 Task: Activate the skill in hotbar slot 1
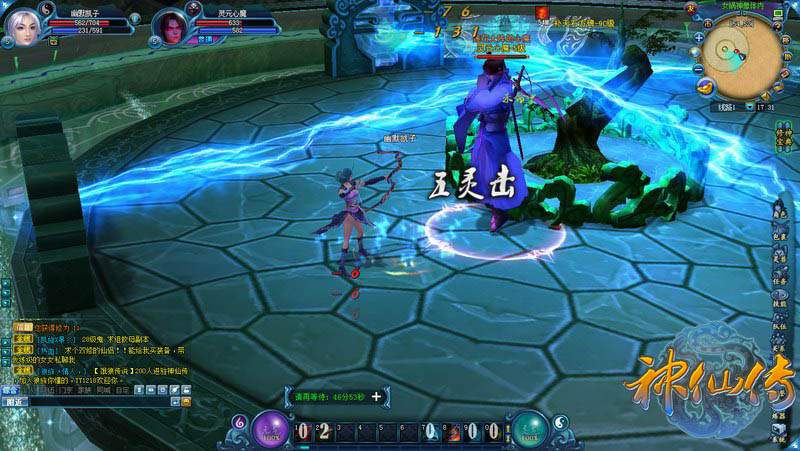(304, 431)
